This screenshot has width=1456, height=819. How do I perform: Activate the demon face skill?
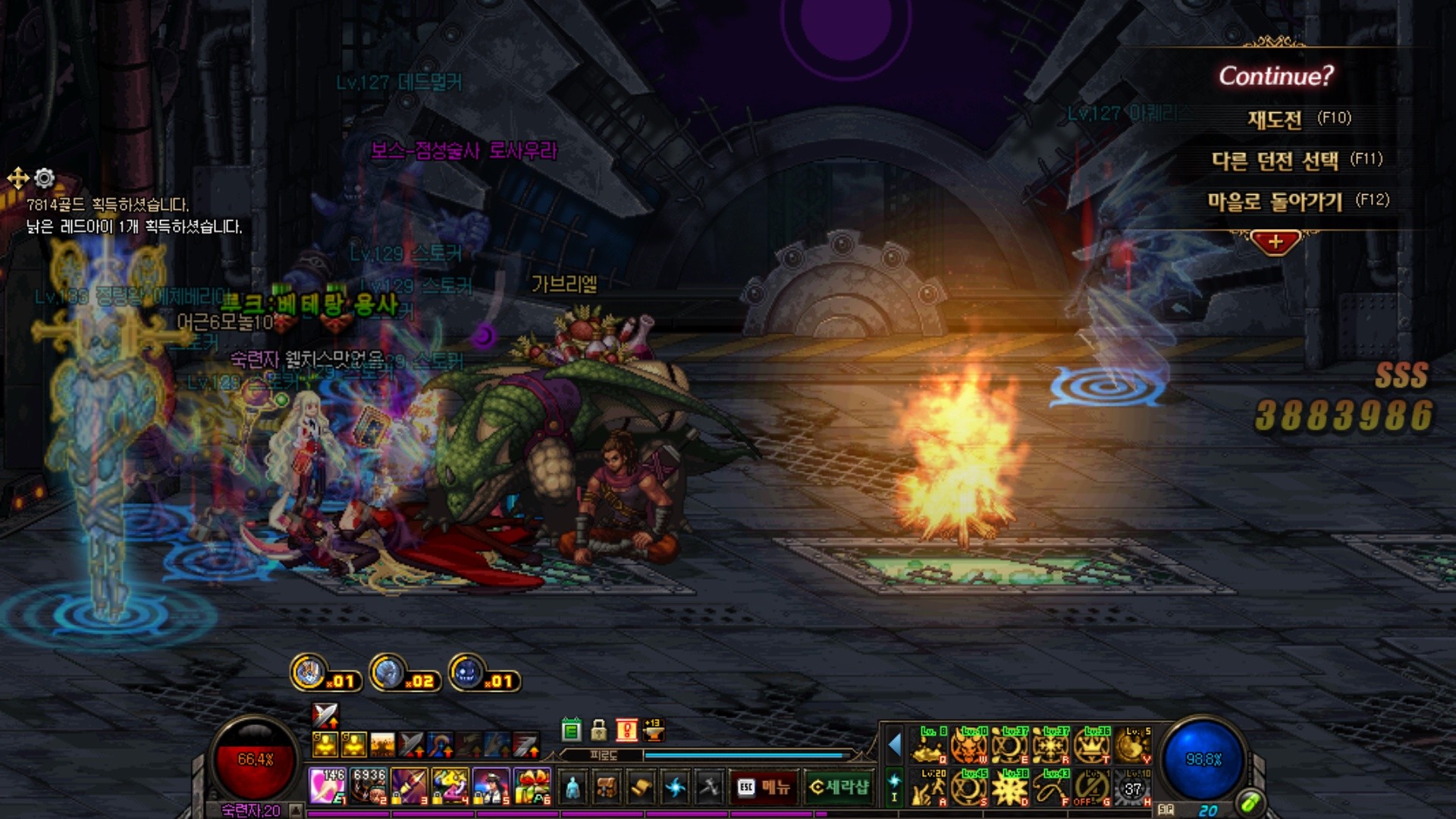click(x=969, y=746)
